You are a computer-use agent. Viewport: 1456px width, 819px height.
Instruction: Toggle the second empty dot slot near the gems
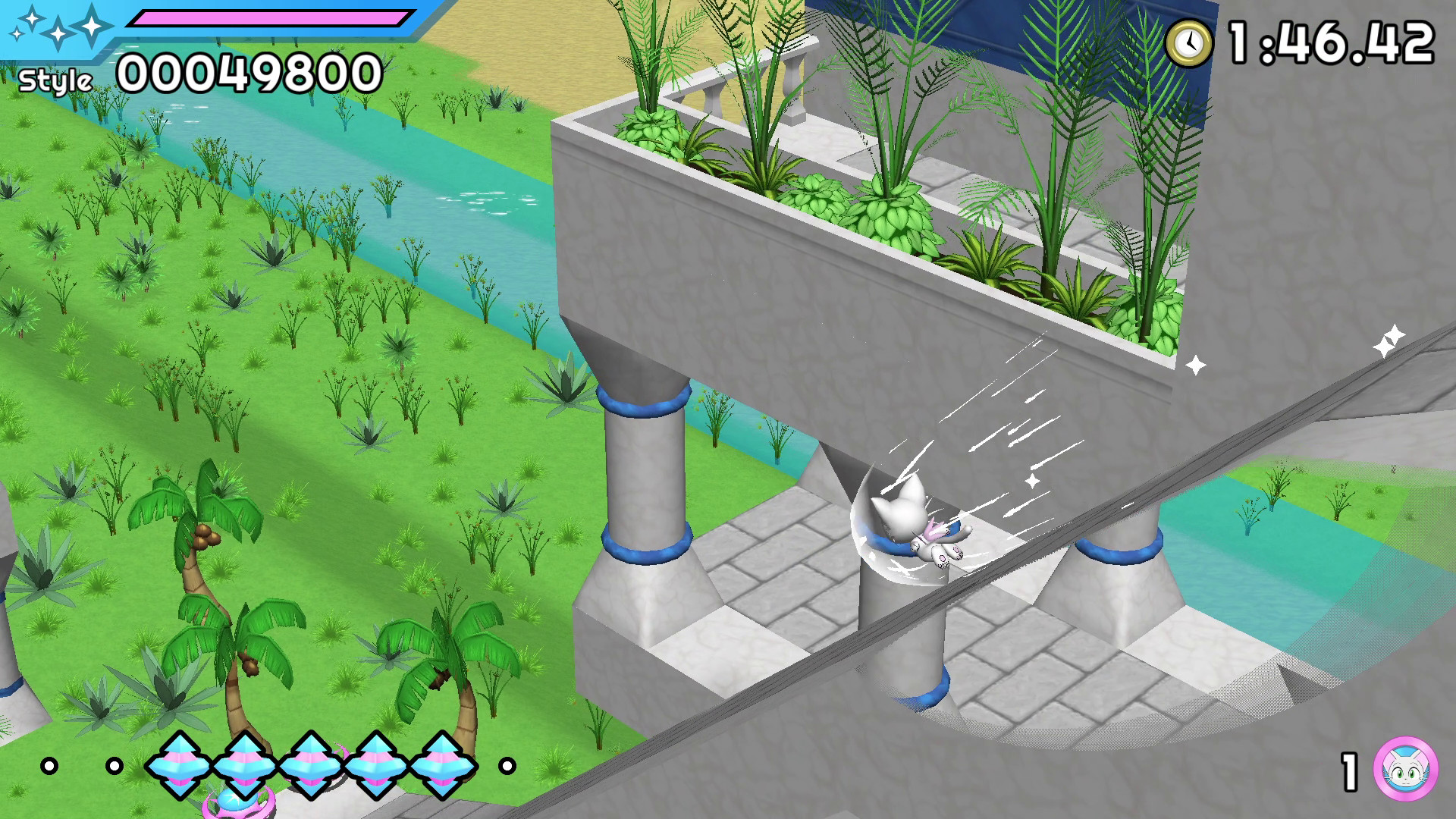coord(115,766)
